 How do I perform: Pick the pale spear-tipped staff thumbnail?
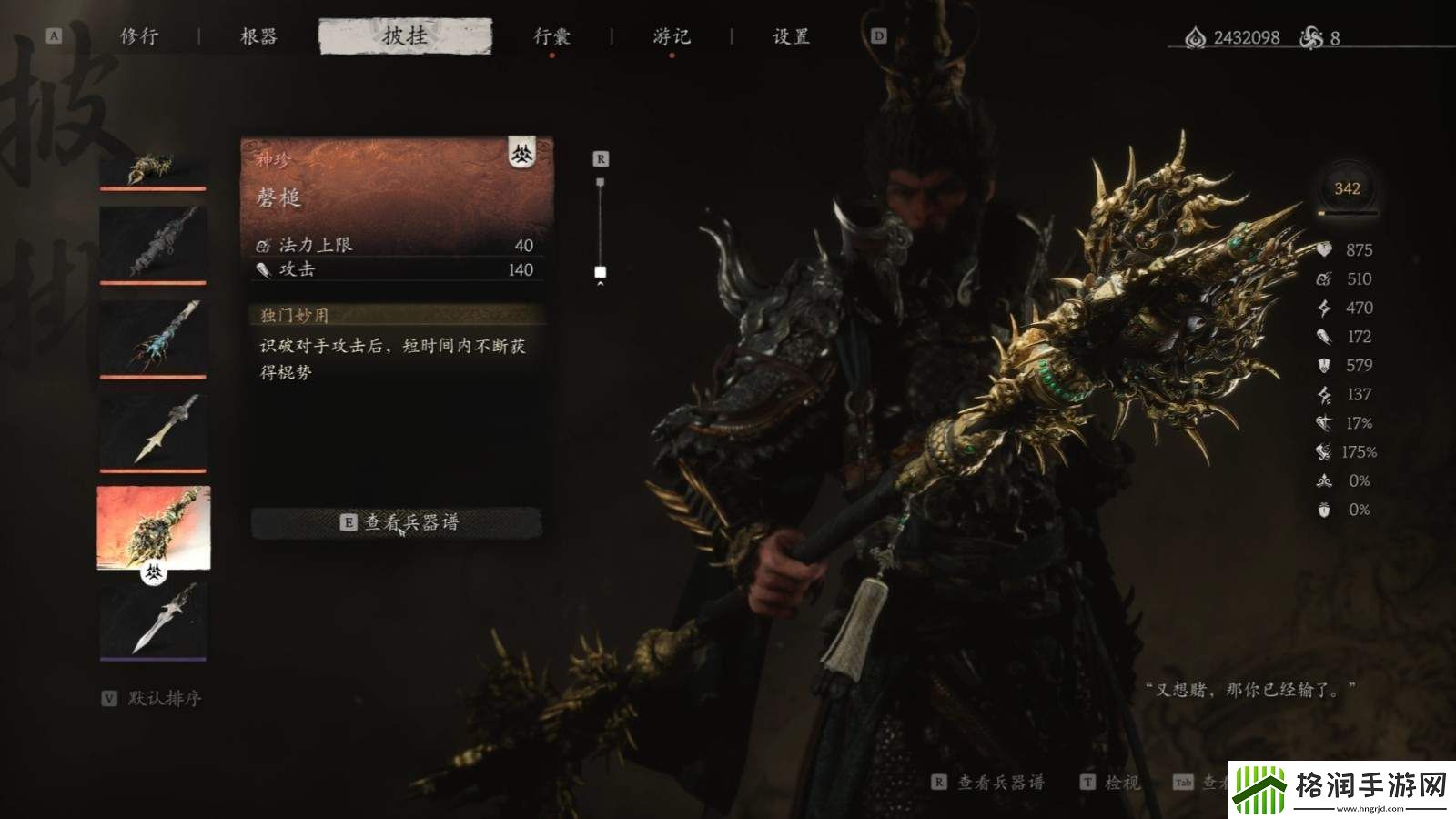click(x=153, y=430)
